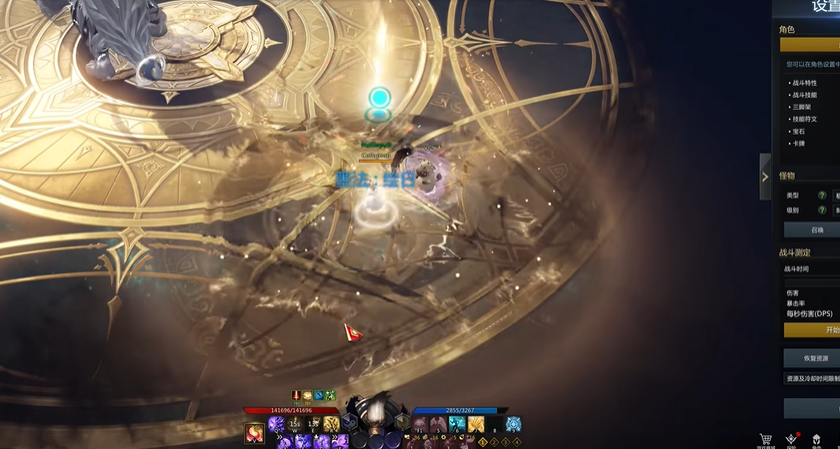The height and width of the screenshot is (449, 840).
Task: Open the 战斗技能 combat skills entry
Action: 804,95
